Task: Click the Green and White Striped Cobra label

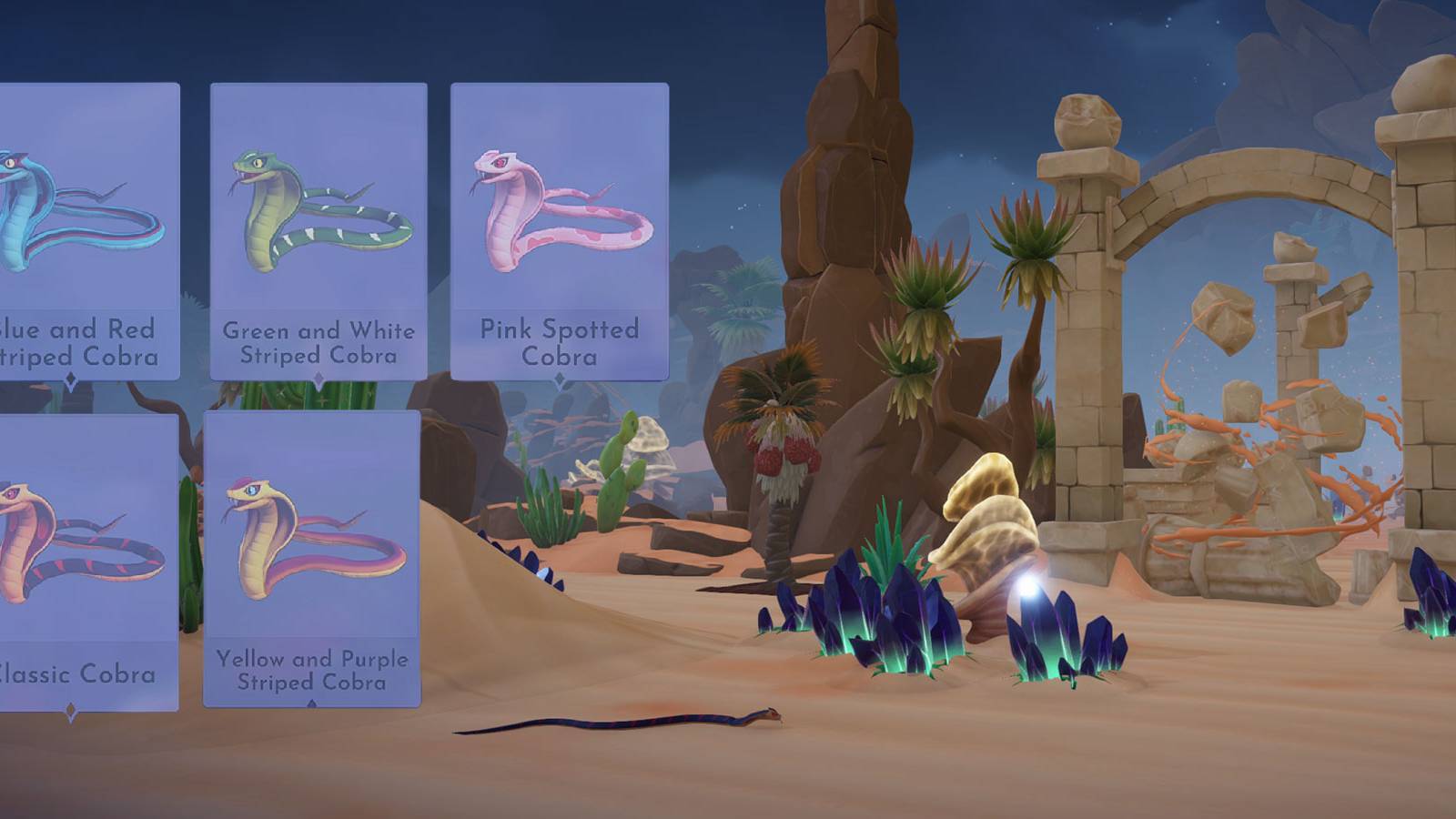Action: [318, 344]
